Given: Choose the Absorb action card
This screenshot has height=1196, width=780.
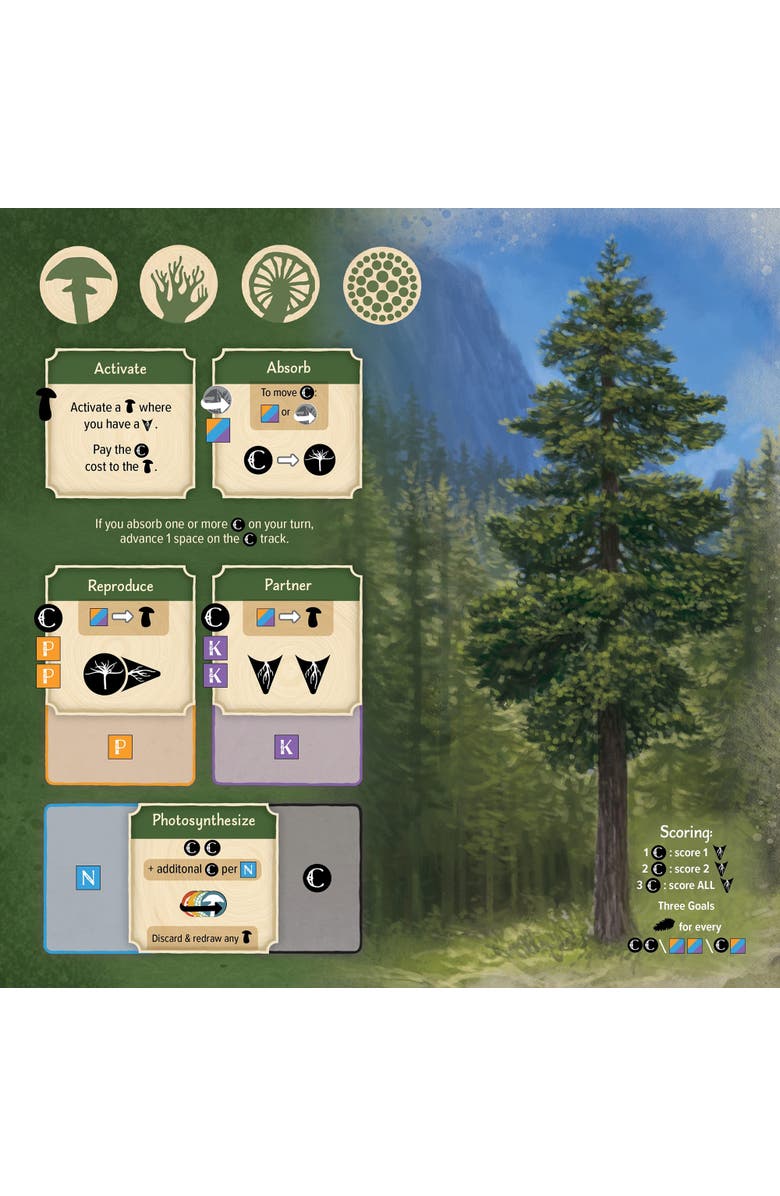Looking at the screenshot, I should click(x=287, y=423).
